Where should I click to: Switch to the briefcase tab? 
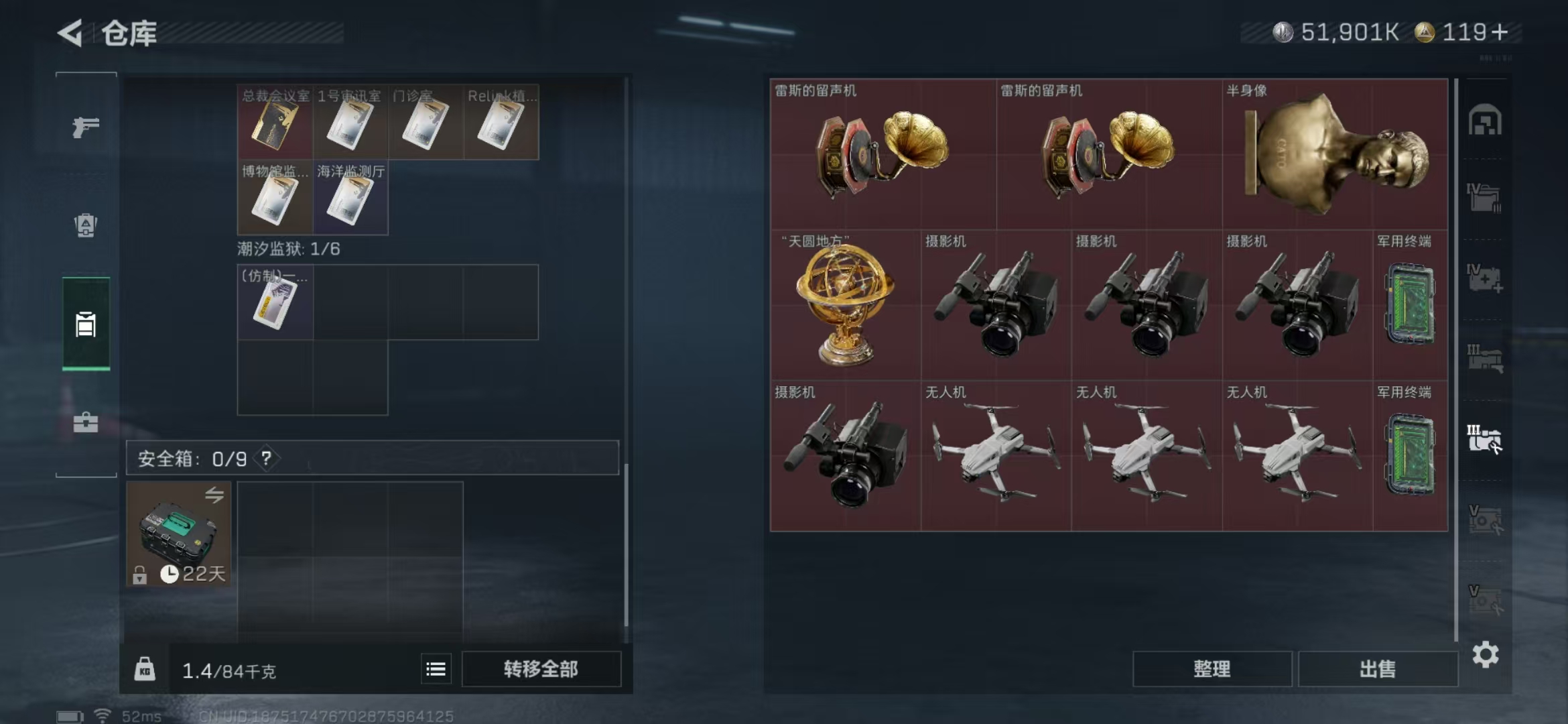86,422
